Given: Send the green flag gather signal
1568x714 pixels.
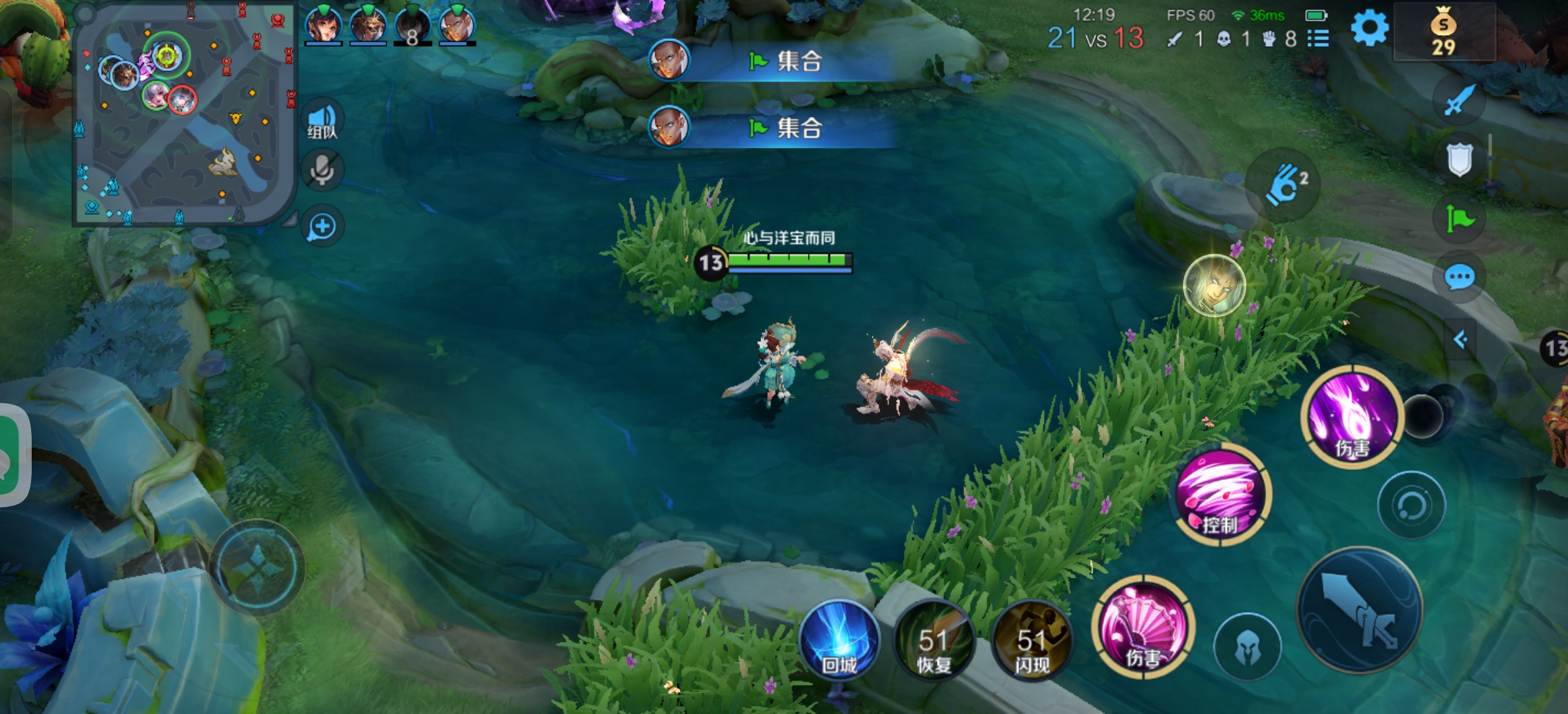Looking at the screenshot, I should [x=1459, y=218].
